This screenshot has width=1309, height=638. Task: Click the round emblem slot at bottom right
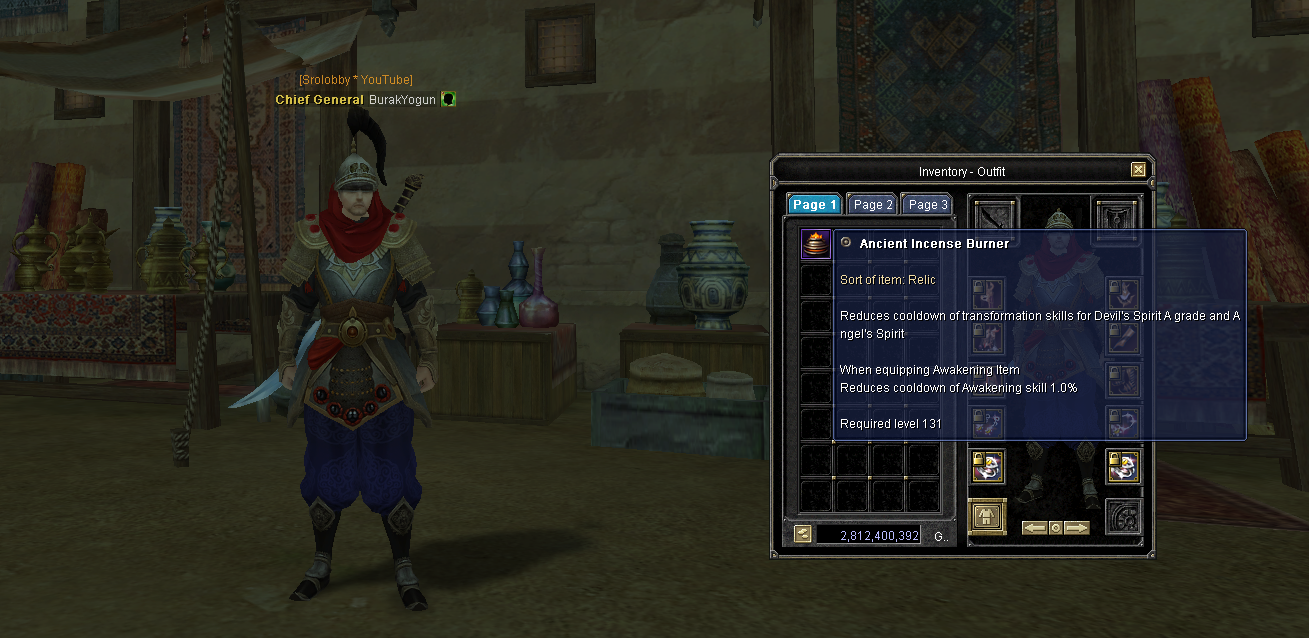[1122, 516]
